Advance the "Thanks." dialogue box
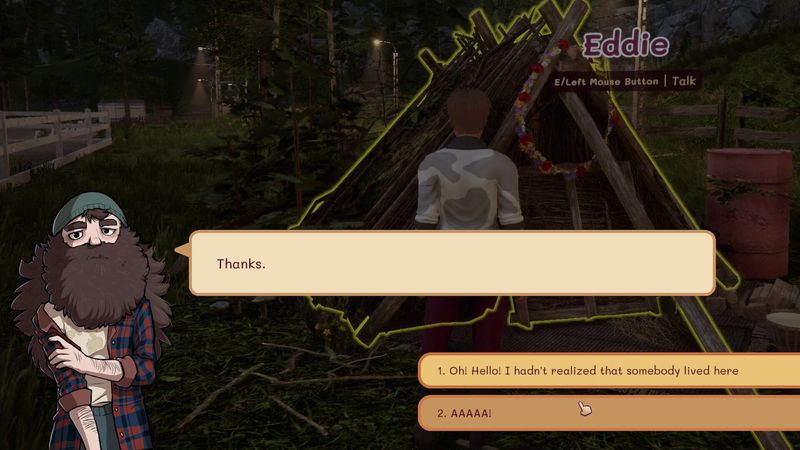800x450 pixels. (x=452, y=264)
